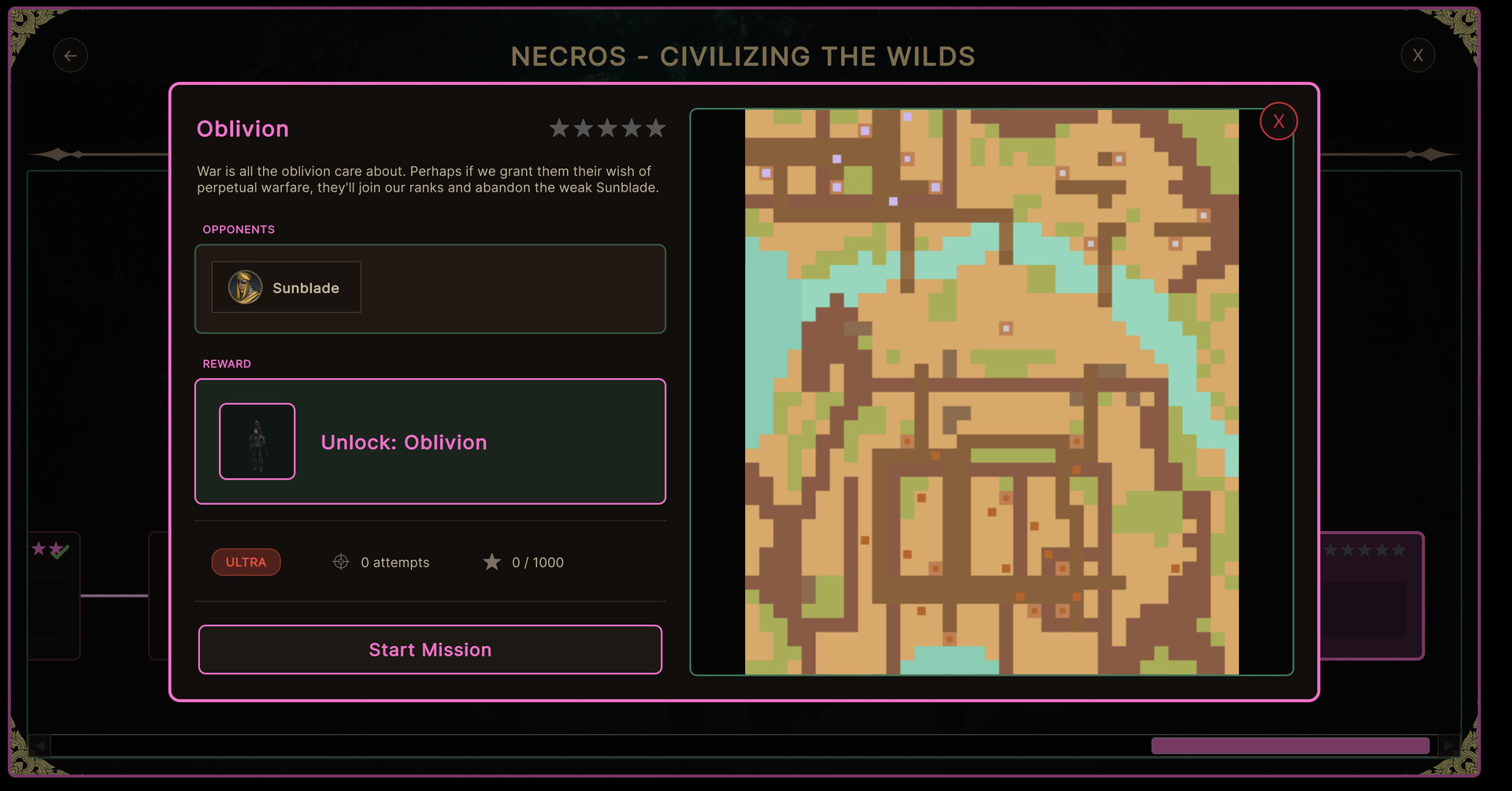Screen dimensions: 1512x791
Task: Toggle the third rating star for Oblivion
Action: point(607,128)
